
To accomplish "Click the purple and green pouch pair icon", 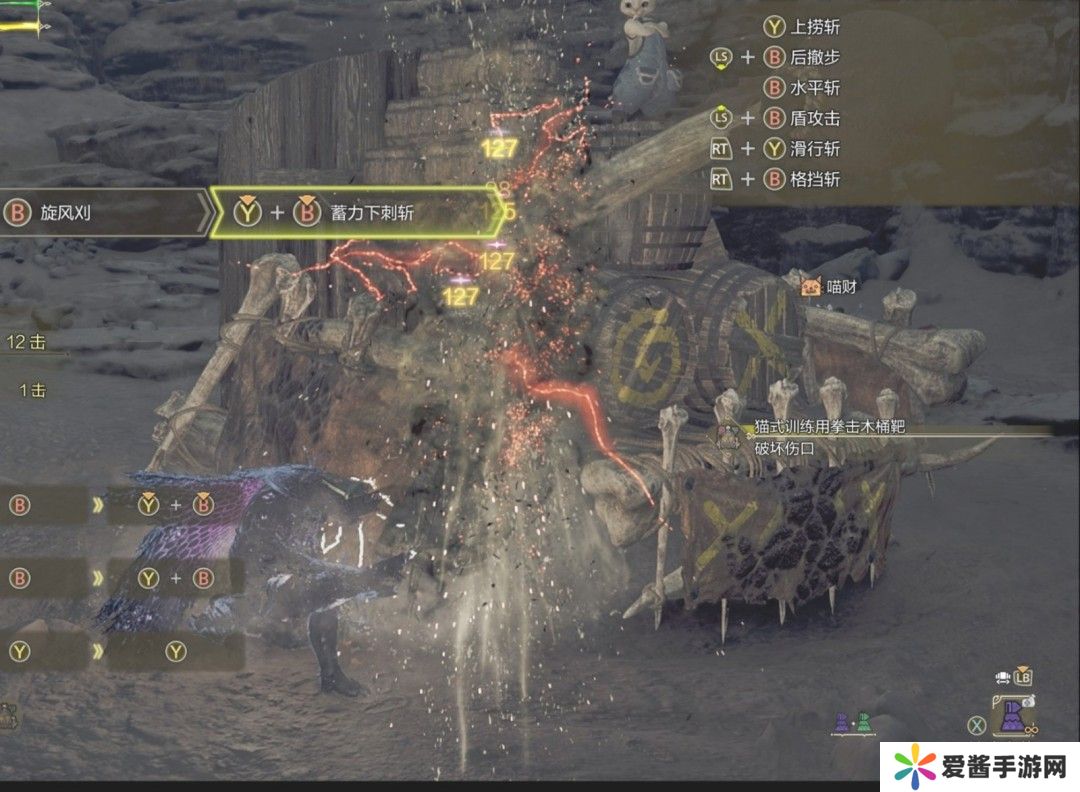I will pos(852,723).
